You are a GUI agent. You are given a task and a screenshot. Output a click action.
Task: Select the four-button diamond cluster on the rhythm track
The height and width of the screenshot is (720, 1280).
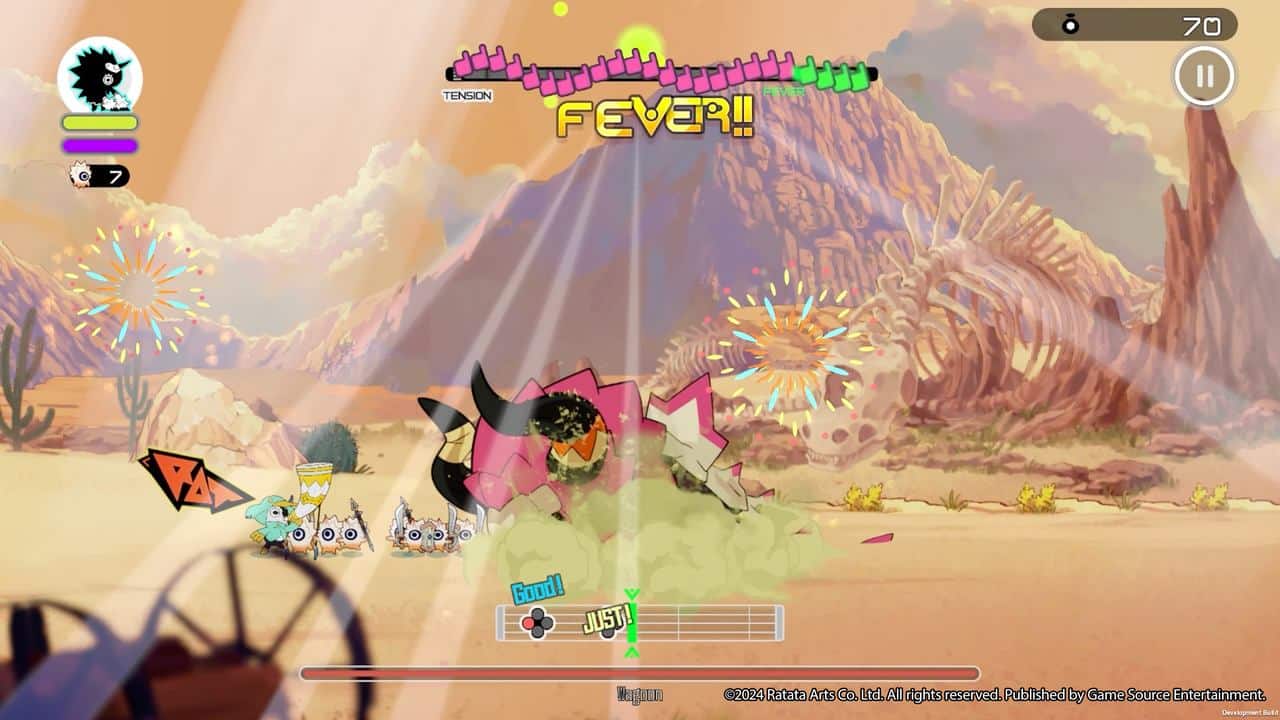[537, 625]
